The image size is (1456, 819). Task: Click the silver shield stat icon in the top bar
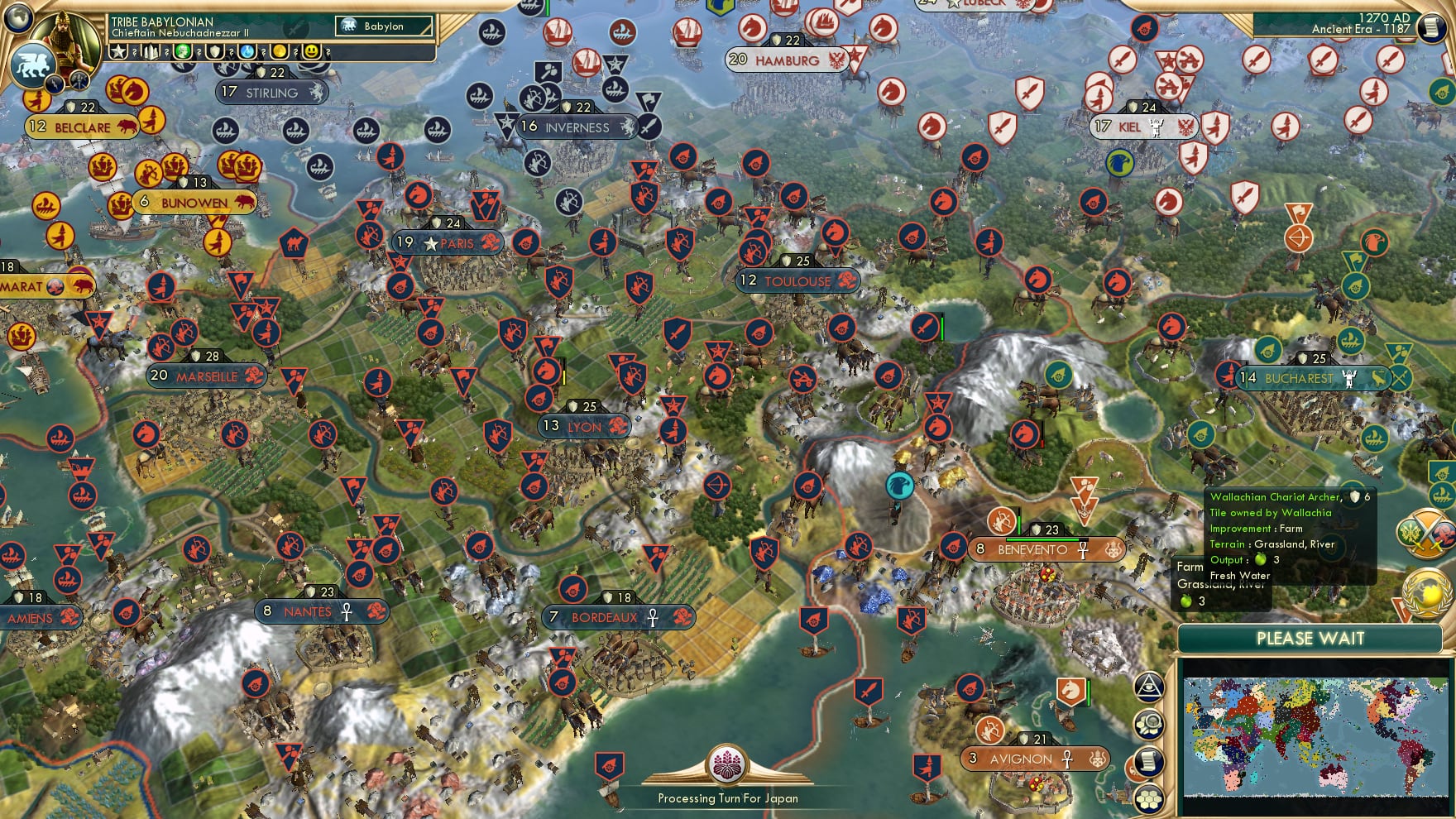pyautogui.click(x=215, y=52)
